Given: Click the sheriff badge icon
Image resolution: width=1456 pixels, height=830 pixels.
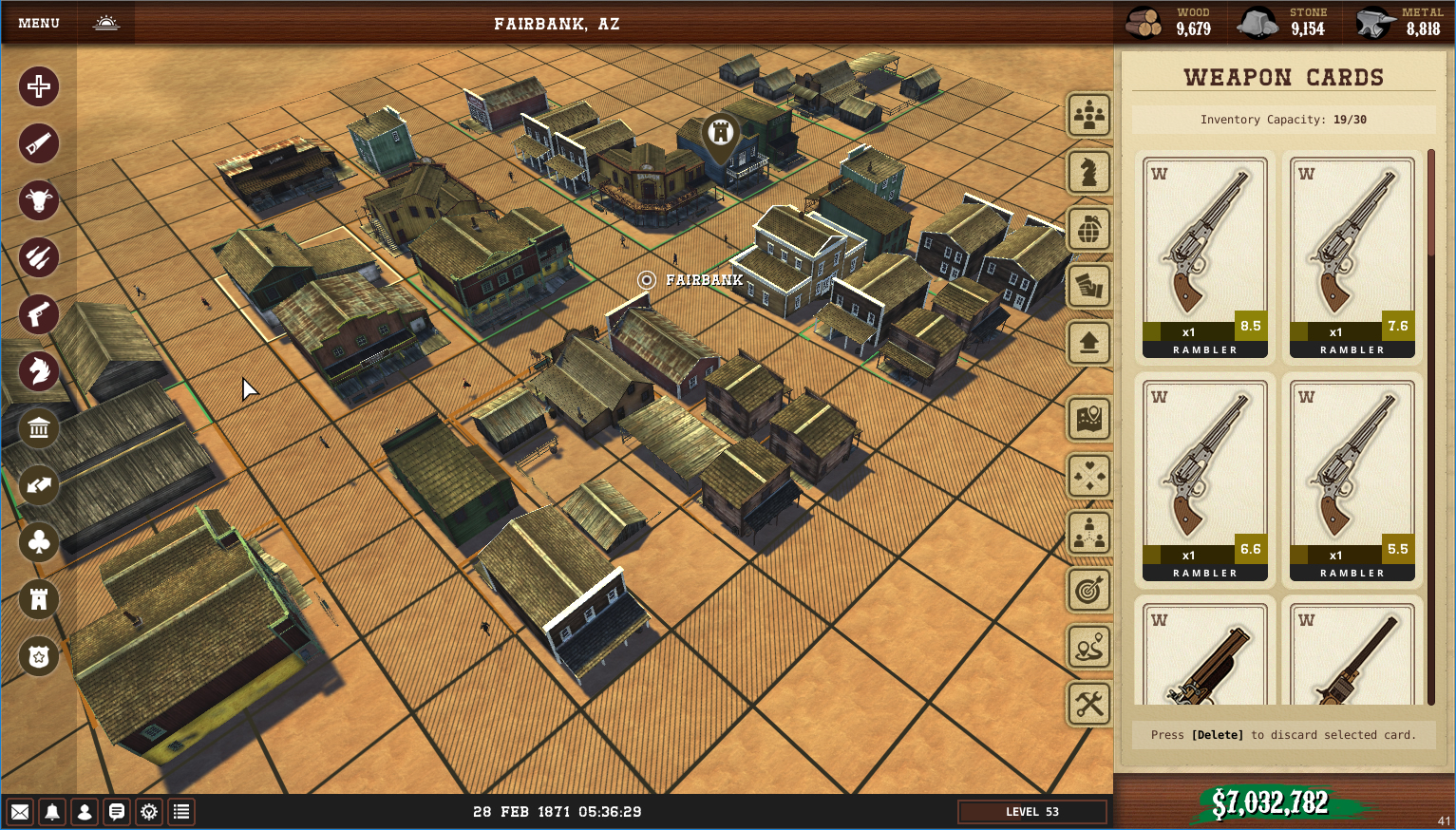Looking at the screenshot, I should coord(39,656).
